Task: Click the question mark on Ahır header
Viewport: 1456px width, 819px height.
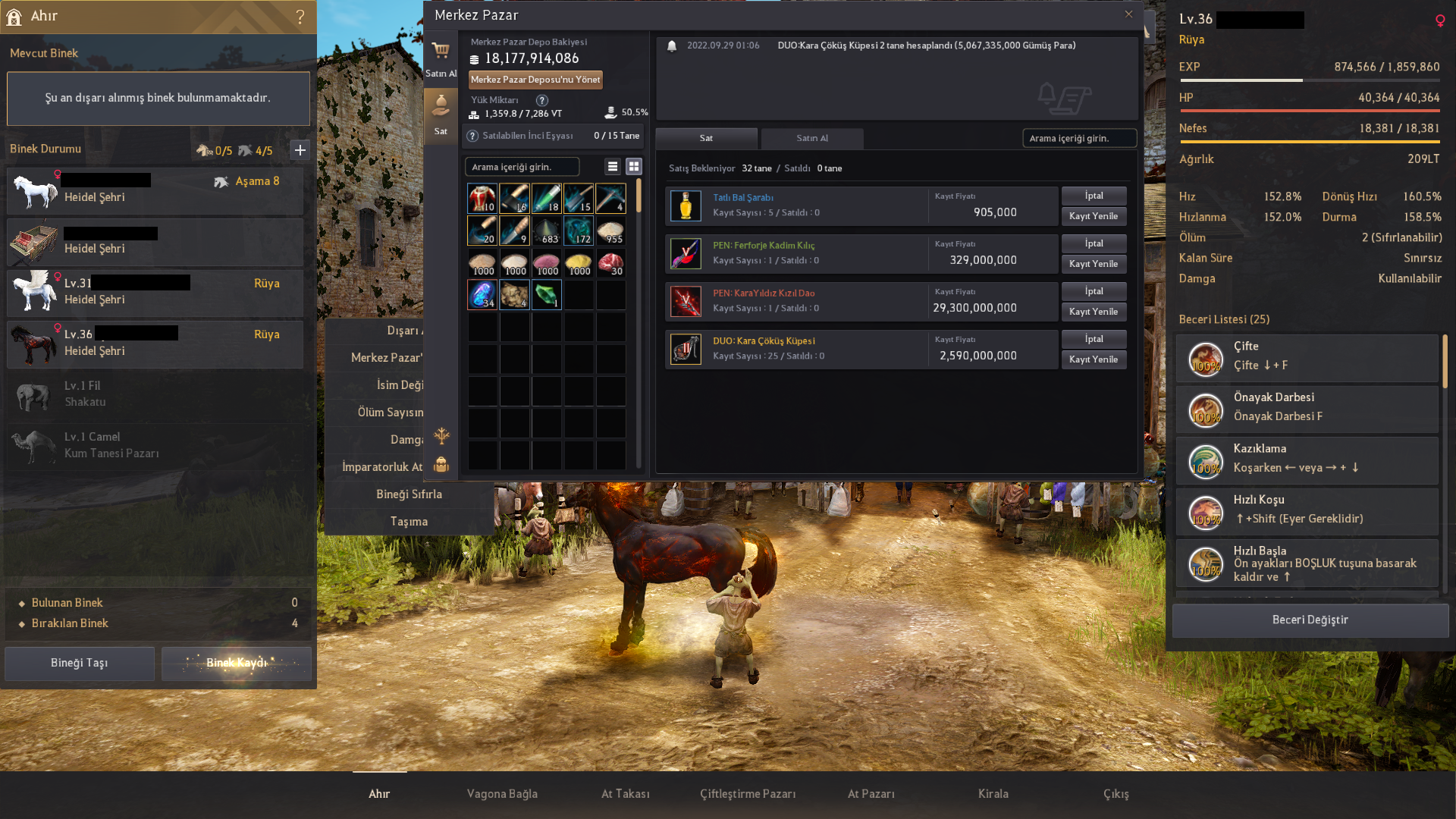Action: (x=301, y=16)
